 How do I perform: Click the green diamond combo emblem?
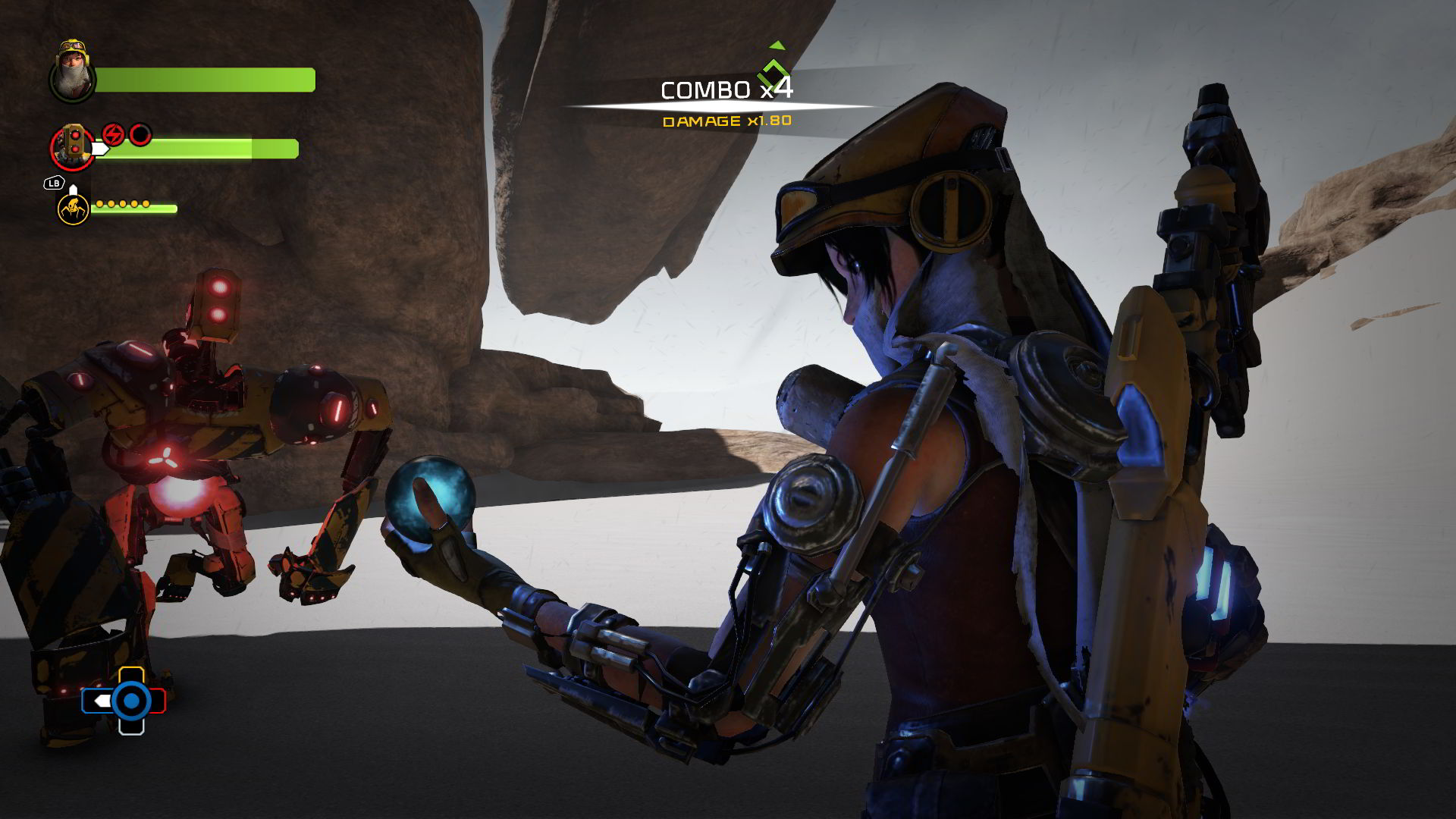(x=773, y=74)
